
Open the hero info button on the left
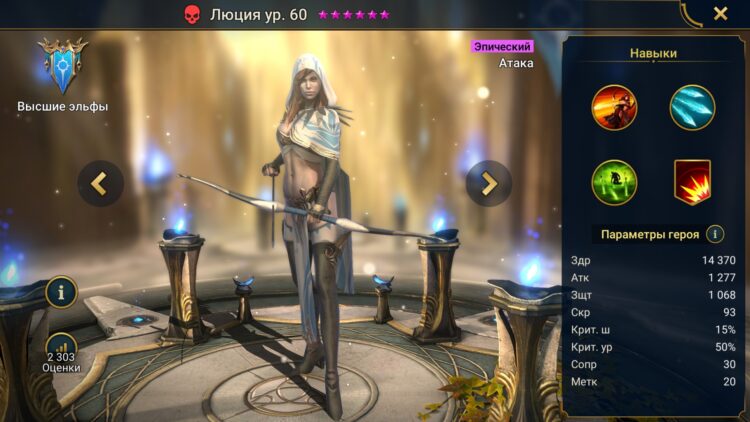tap(61, 292)
